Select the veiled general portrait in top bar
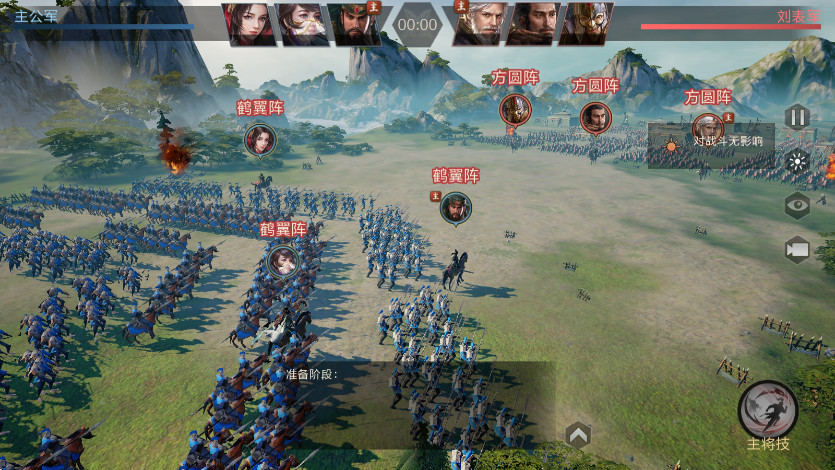Image resolution: width=835 pixels, height=470 pixels. (x=302, y=24)
